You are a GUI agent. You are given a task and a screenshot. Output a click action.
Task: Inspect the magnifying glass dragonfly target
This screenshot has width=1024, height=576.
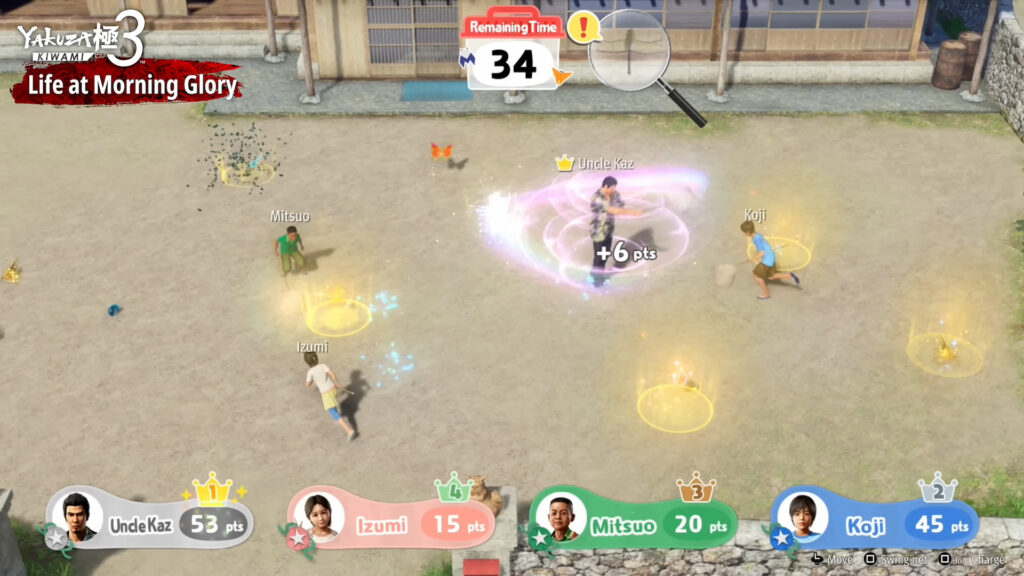click(x=629, y=51)
